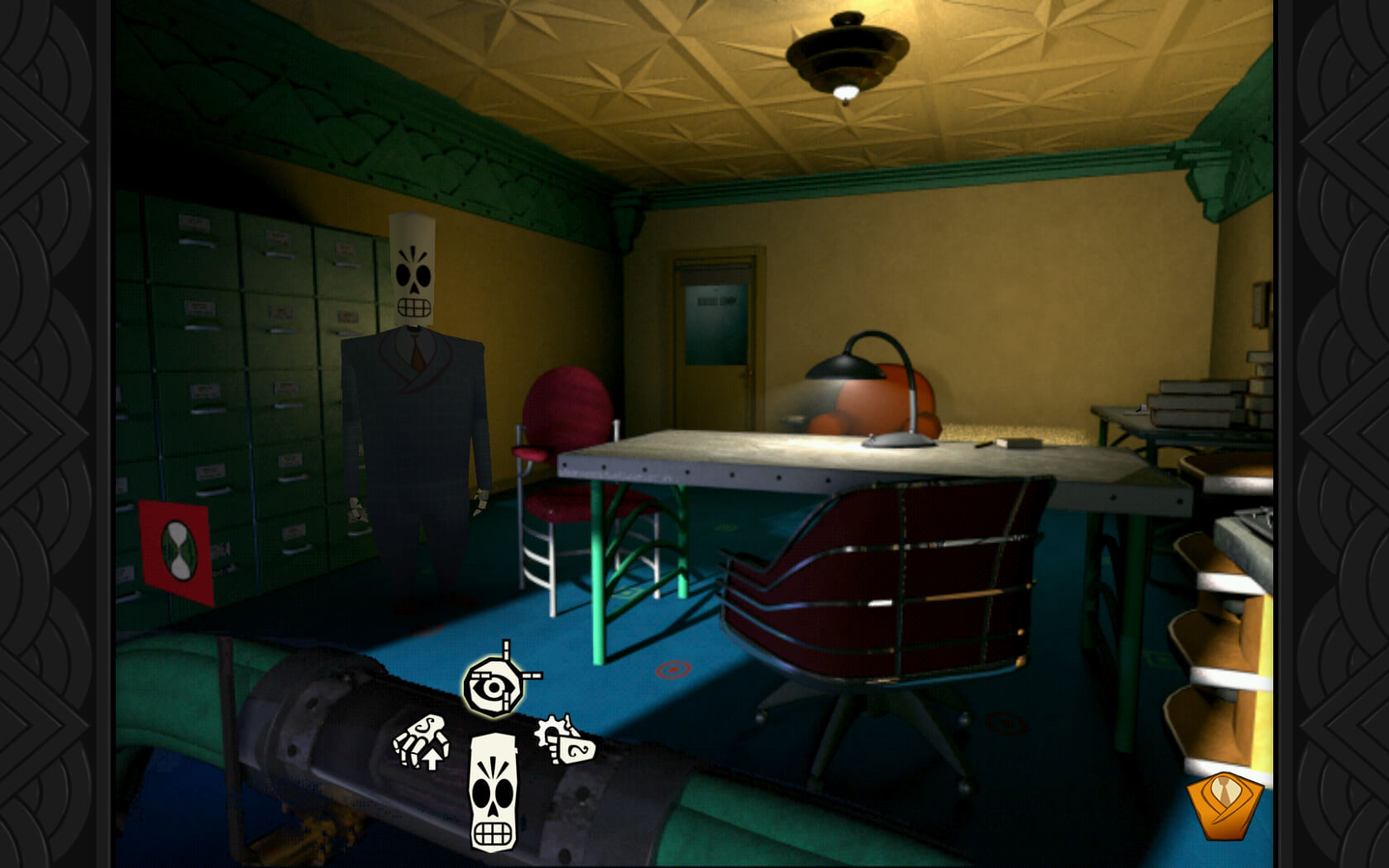
Task: Choose the eye Look-at verb icon
Action: (494, 685)
